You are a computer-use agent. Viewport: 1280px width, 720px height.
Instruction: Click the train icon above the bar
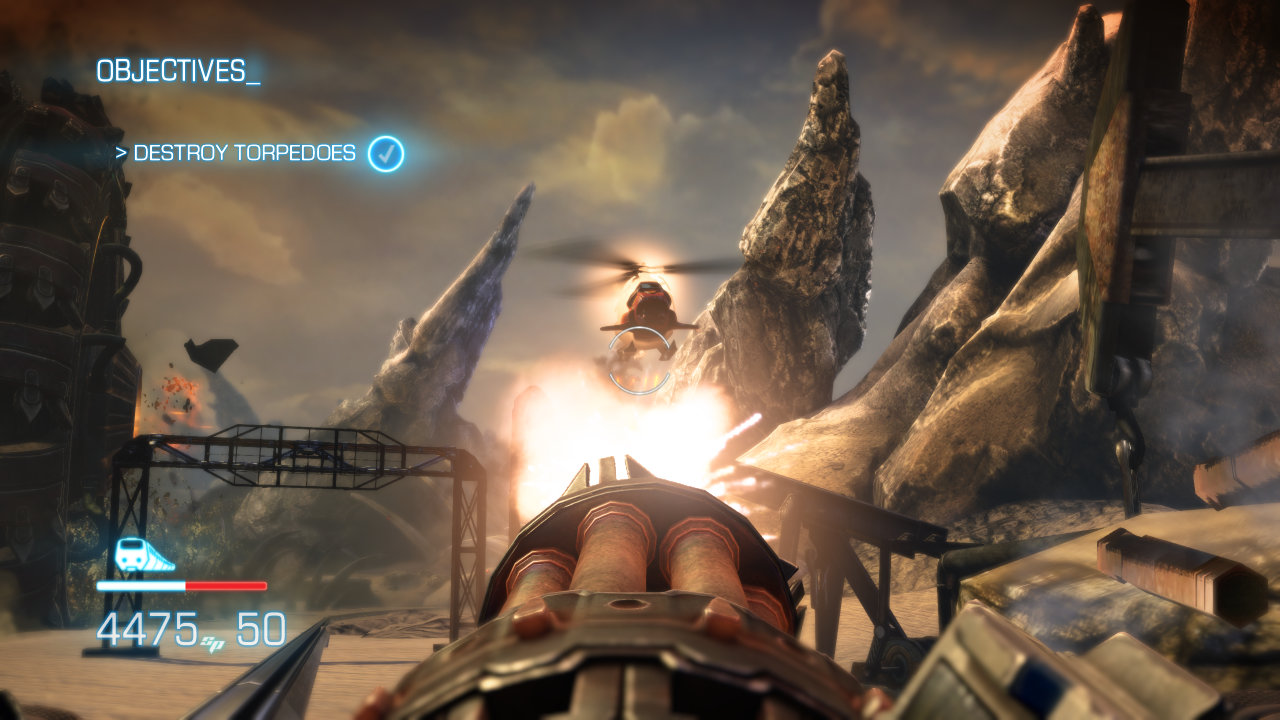tap(144, 554)
